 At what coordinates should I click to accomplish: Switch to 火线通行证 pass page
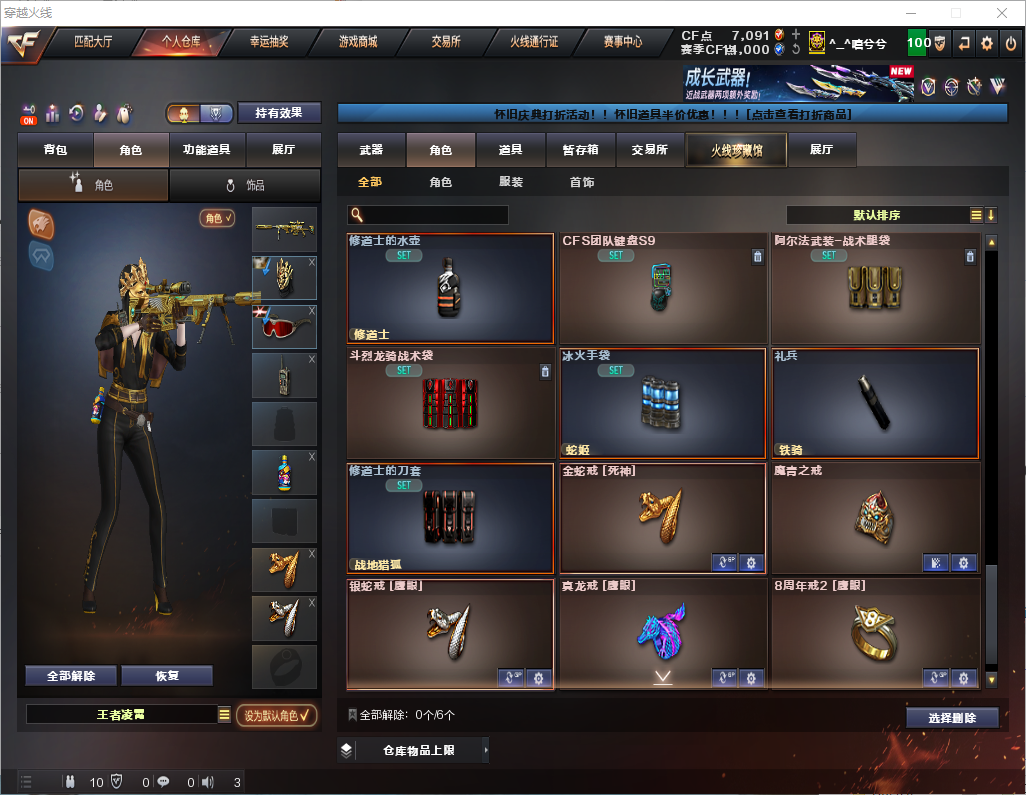[534, 42]
